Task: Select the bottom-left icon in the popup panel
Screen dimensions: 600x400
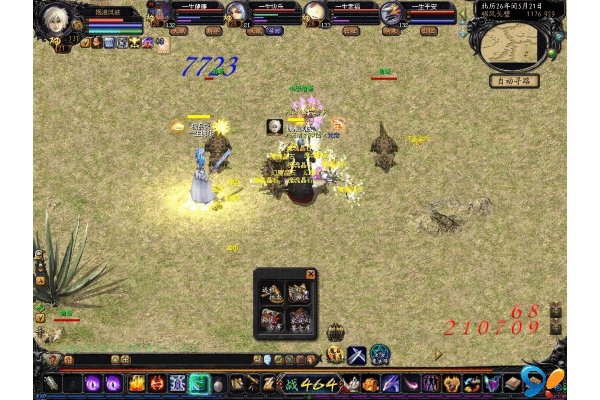Action: (x=272, y=319)
